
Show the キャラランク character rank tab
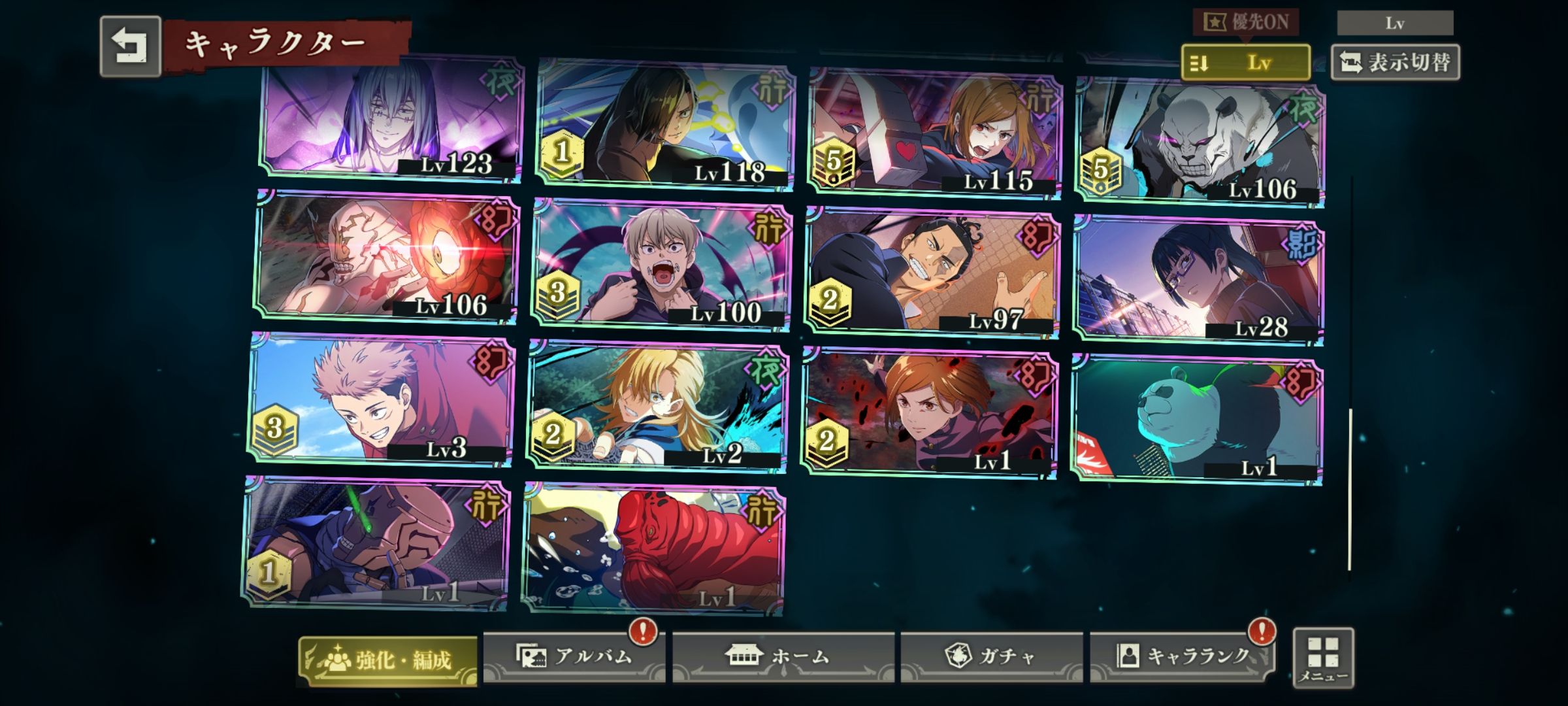(x=1183, y=656)
